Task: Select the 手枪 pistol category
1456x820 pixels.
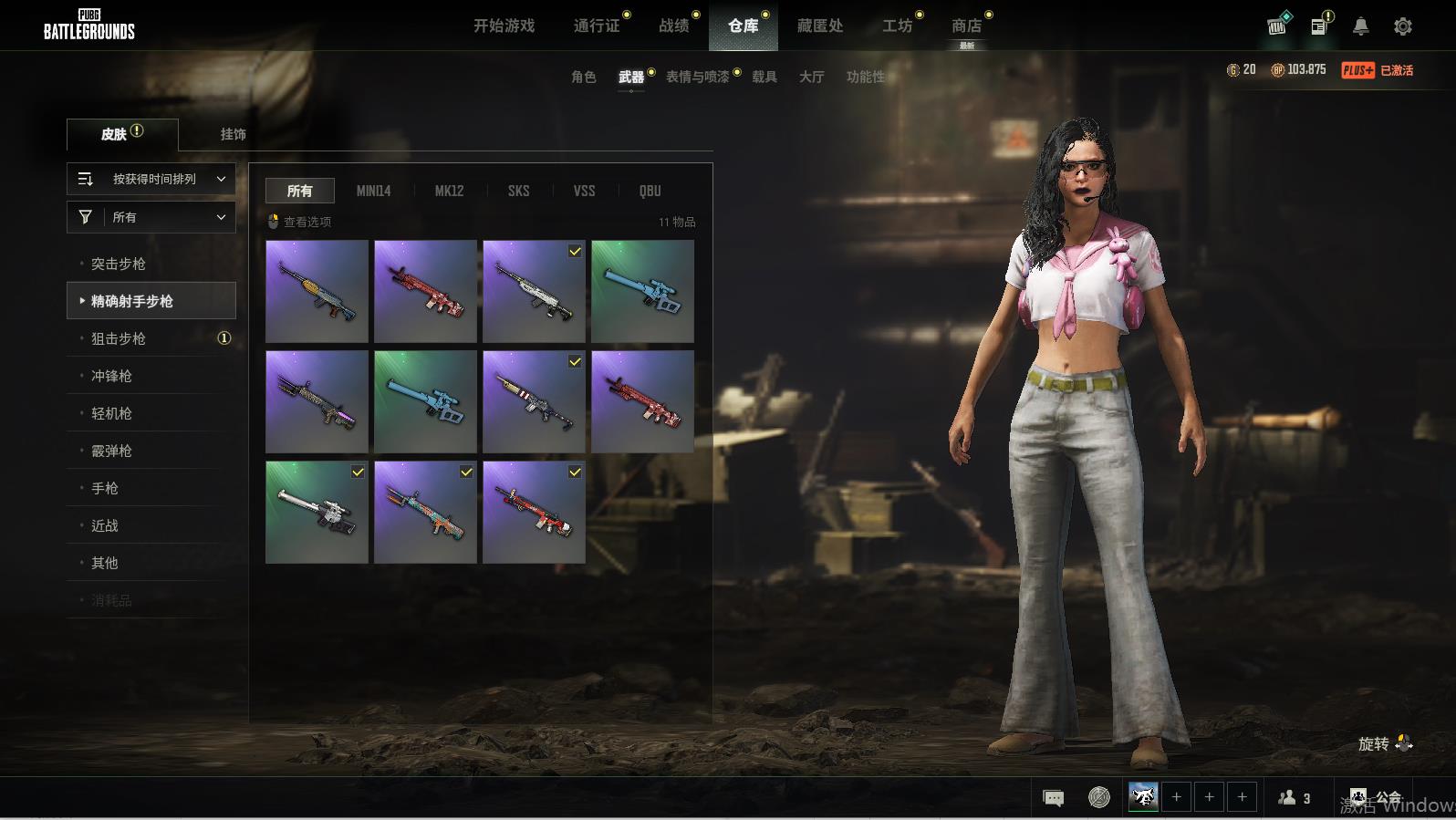Action: (x=105, y=489)
